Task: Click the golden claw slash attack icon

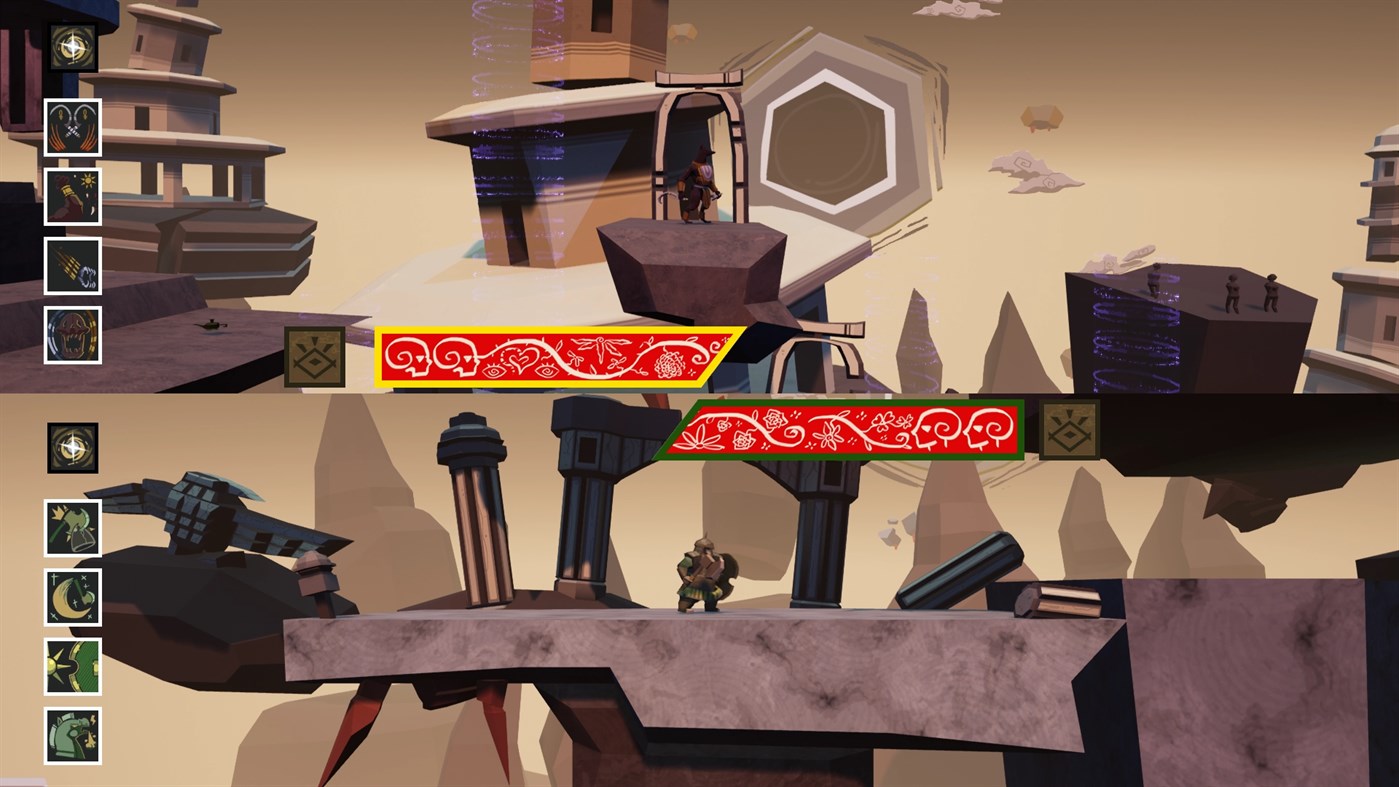Action: point(71,264)
